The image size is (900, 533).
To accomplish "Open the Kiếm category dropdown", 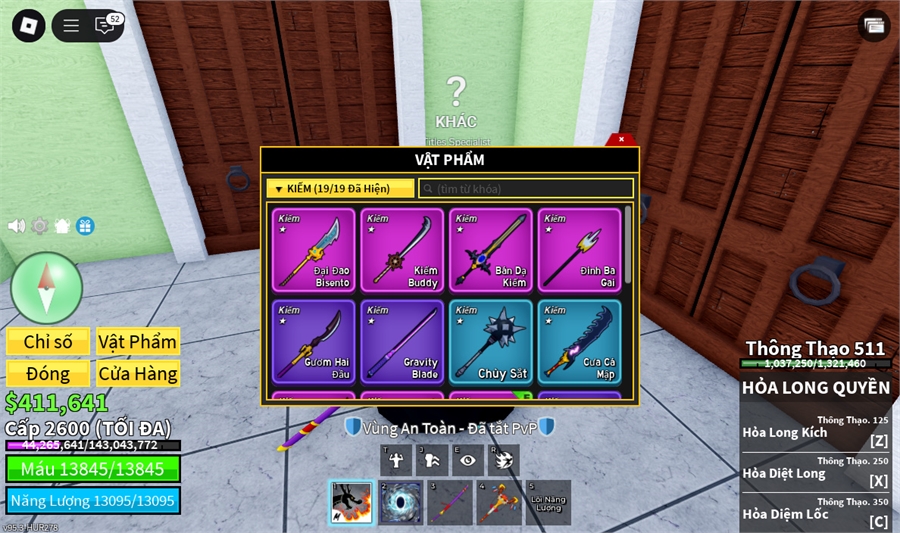I will [x=340, y=188].
